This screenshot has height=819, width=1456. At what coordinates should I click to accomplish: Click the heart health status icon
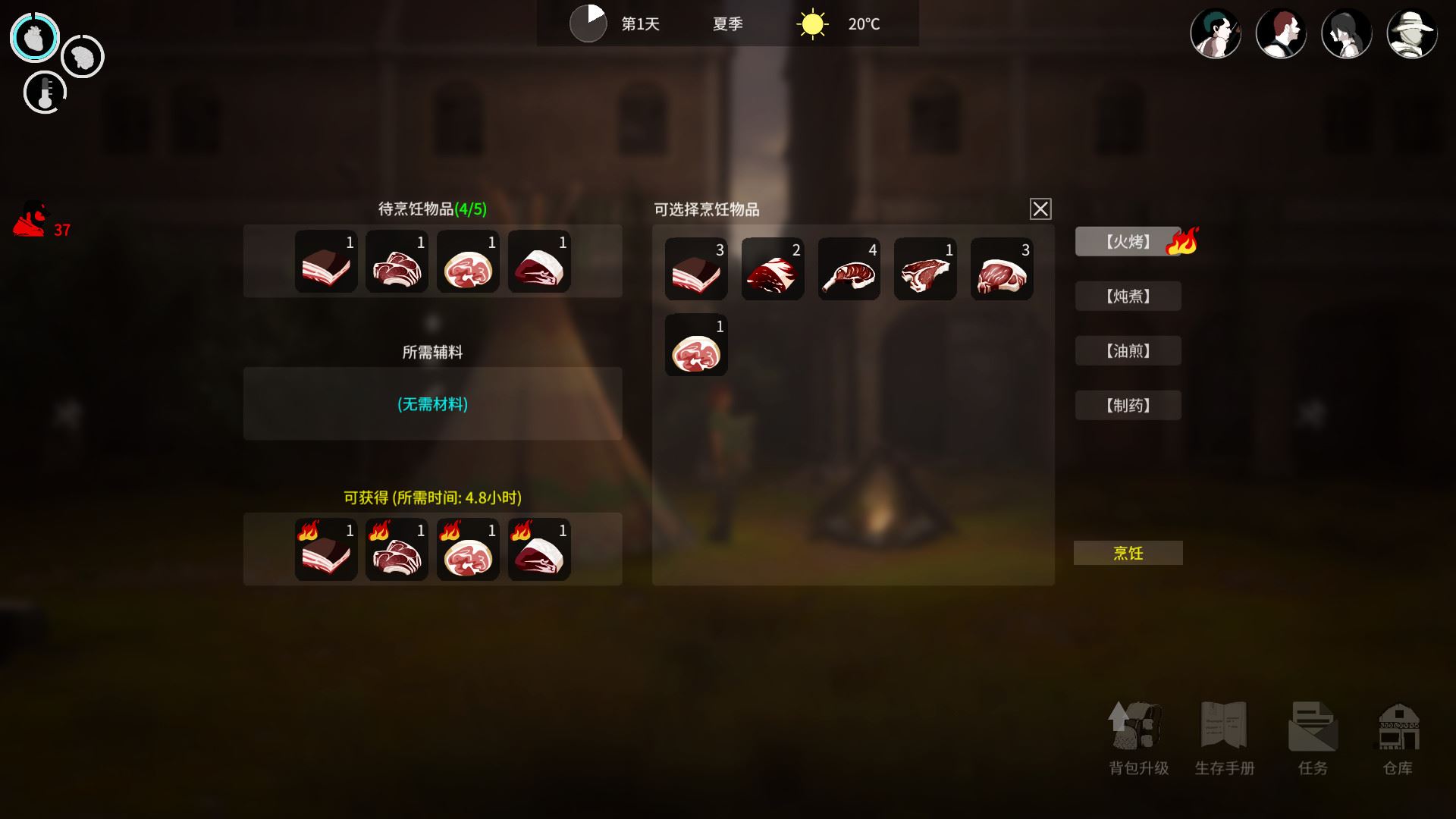[x=34, y=37]
